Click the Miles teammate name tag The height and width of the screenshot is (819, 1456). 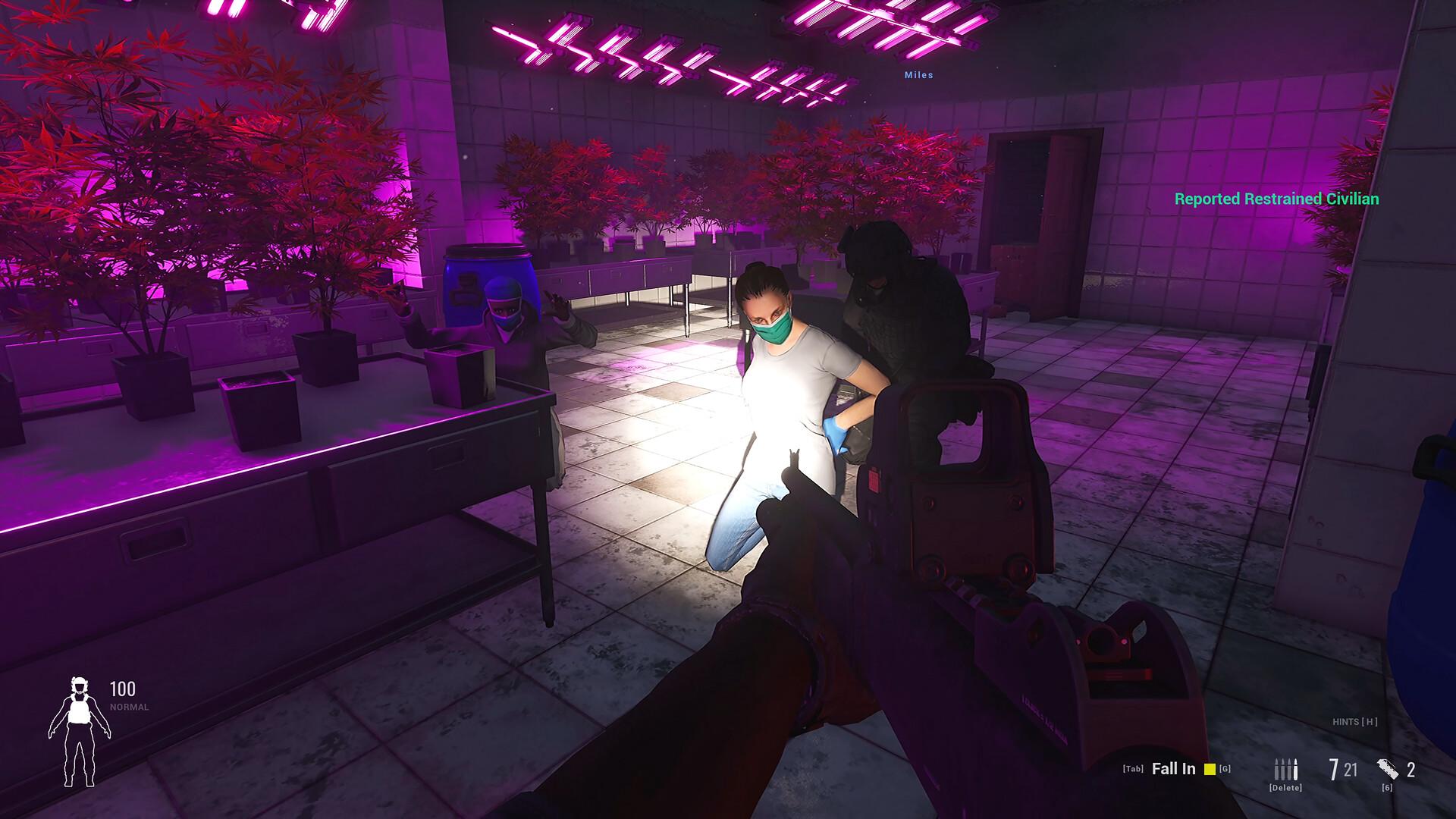click(x=918, y=75)
